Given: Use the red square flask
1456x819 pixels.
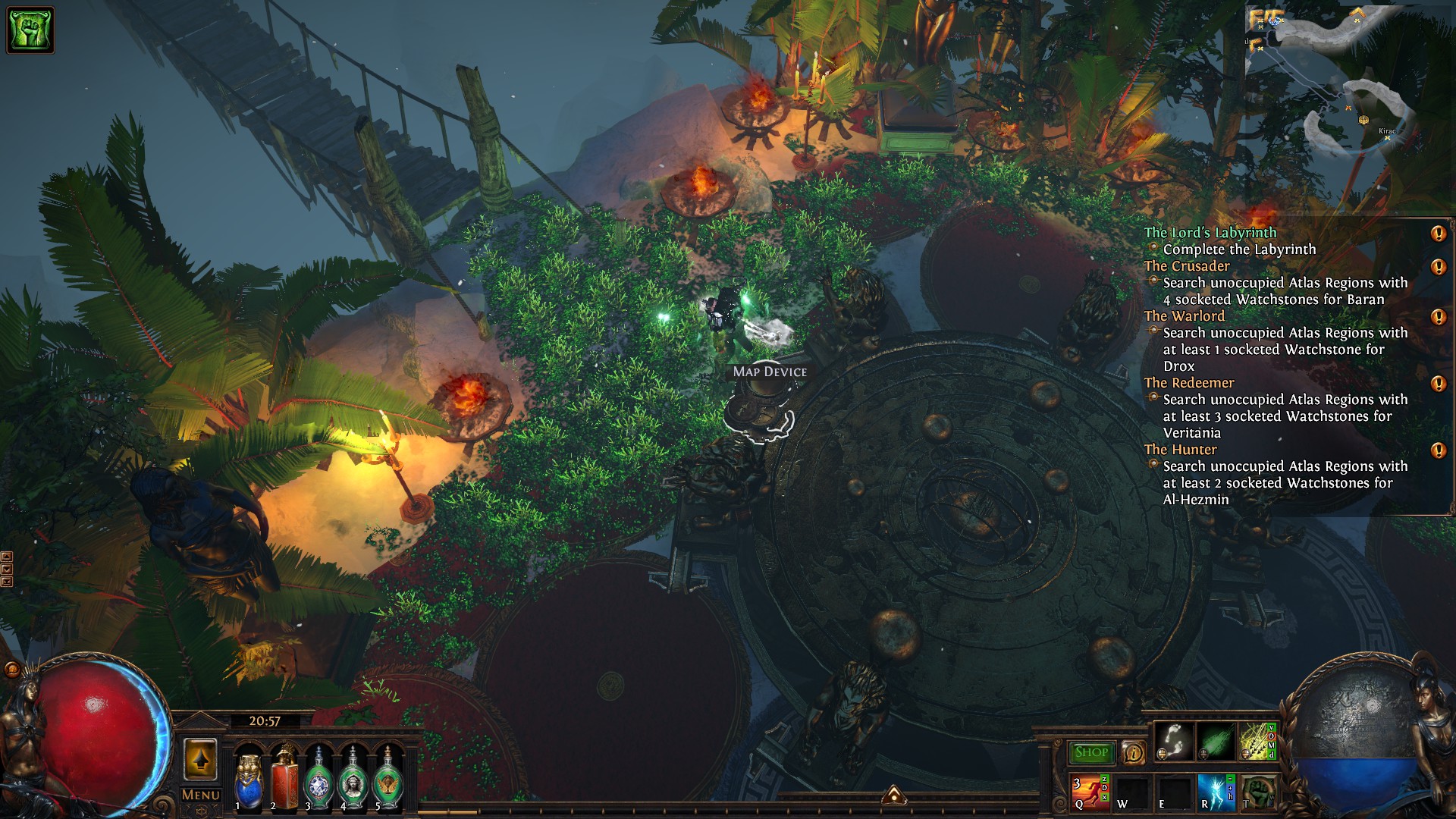Looking at the screenshot, I should (x=284, y=777).
